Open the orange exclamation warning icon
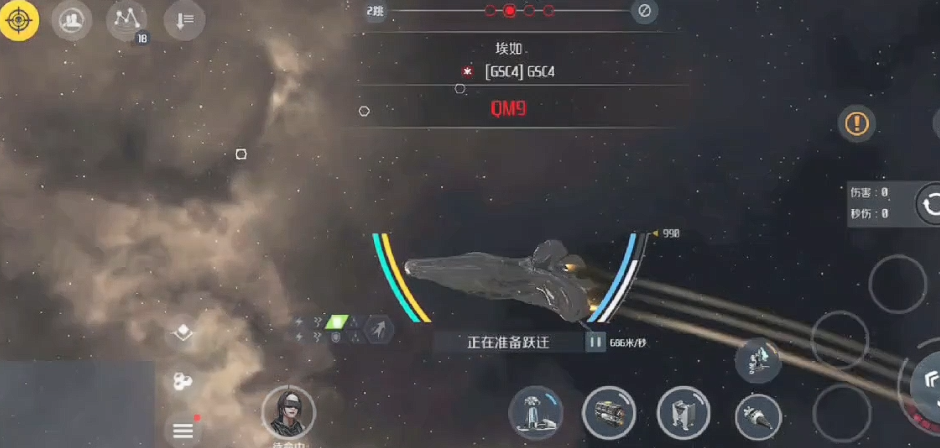 click(x=857, y=124)
